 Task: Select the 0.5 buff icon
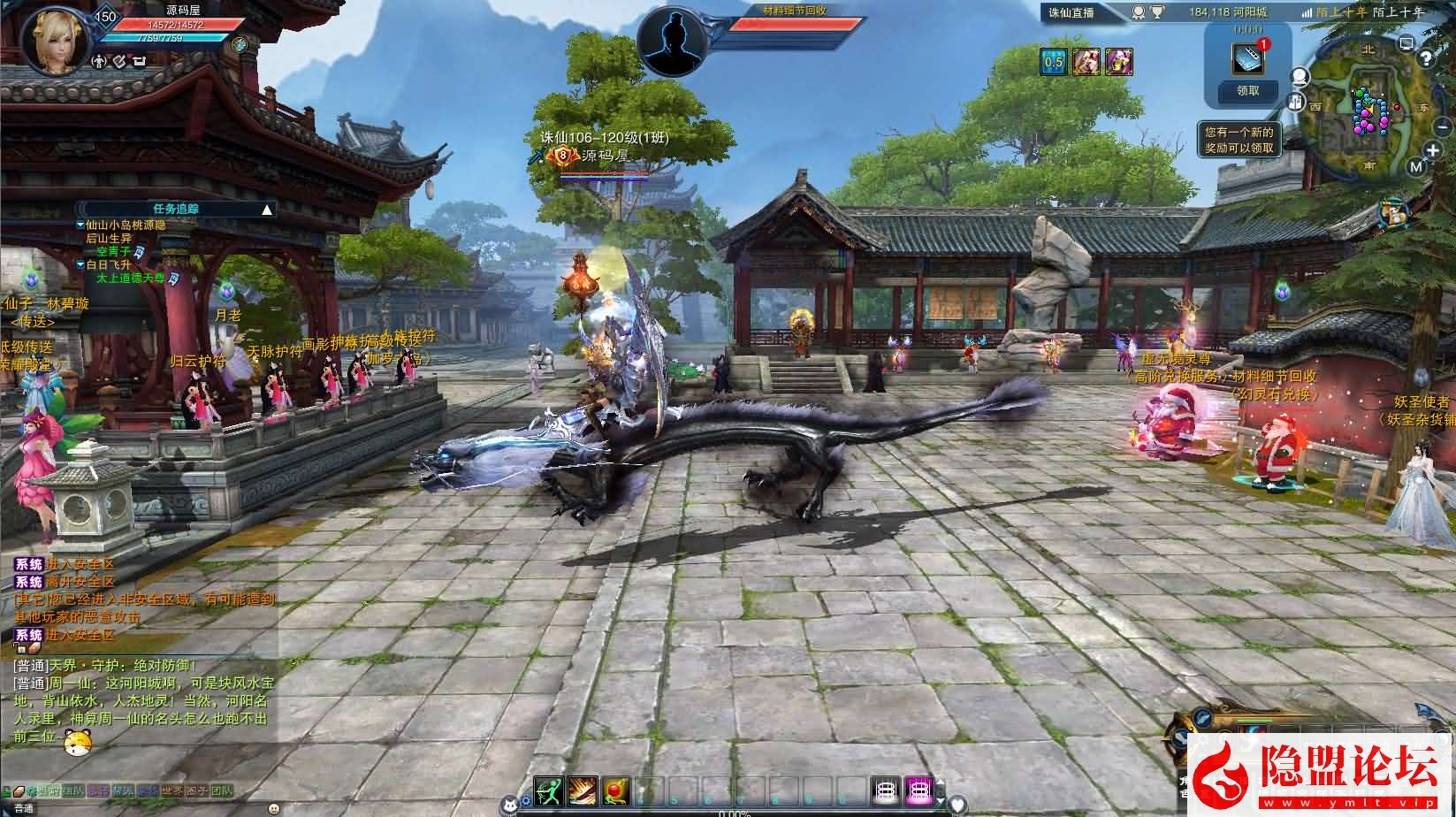point(1053,62)
